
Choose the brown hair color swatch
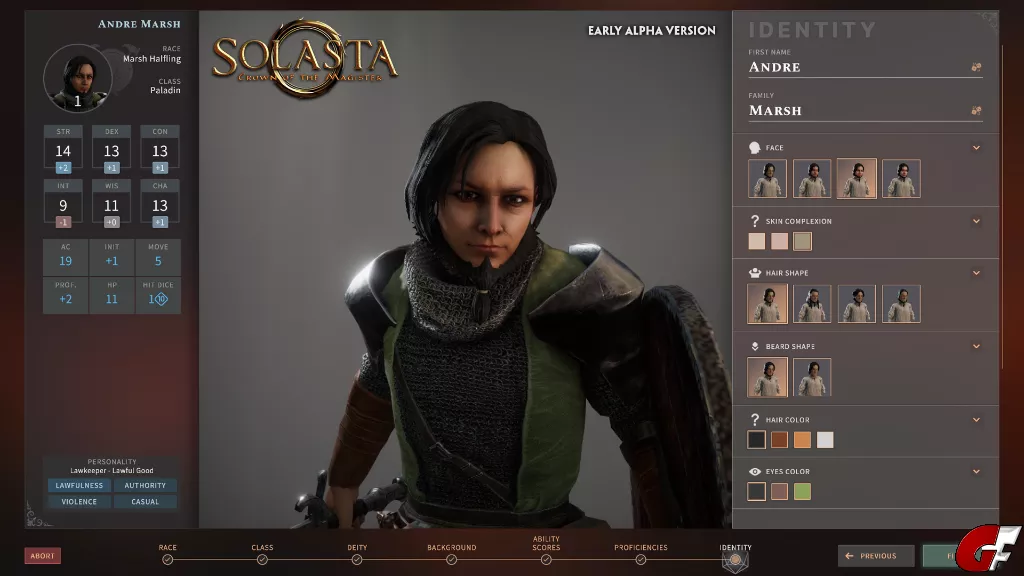[779, 440]
